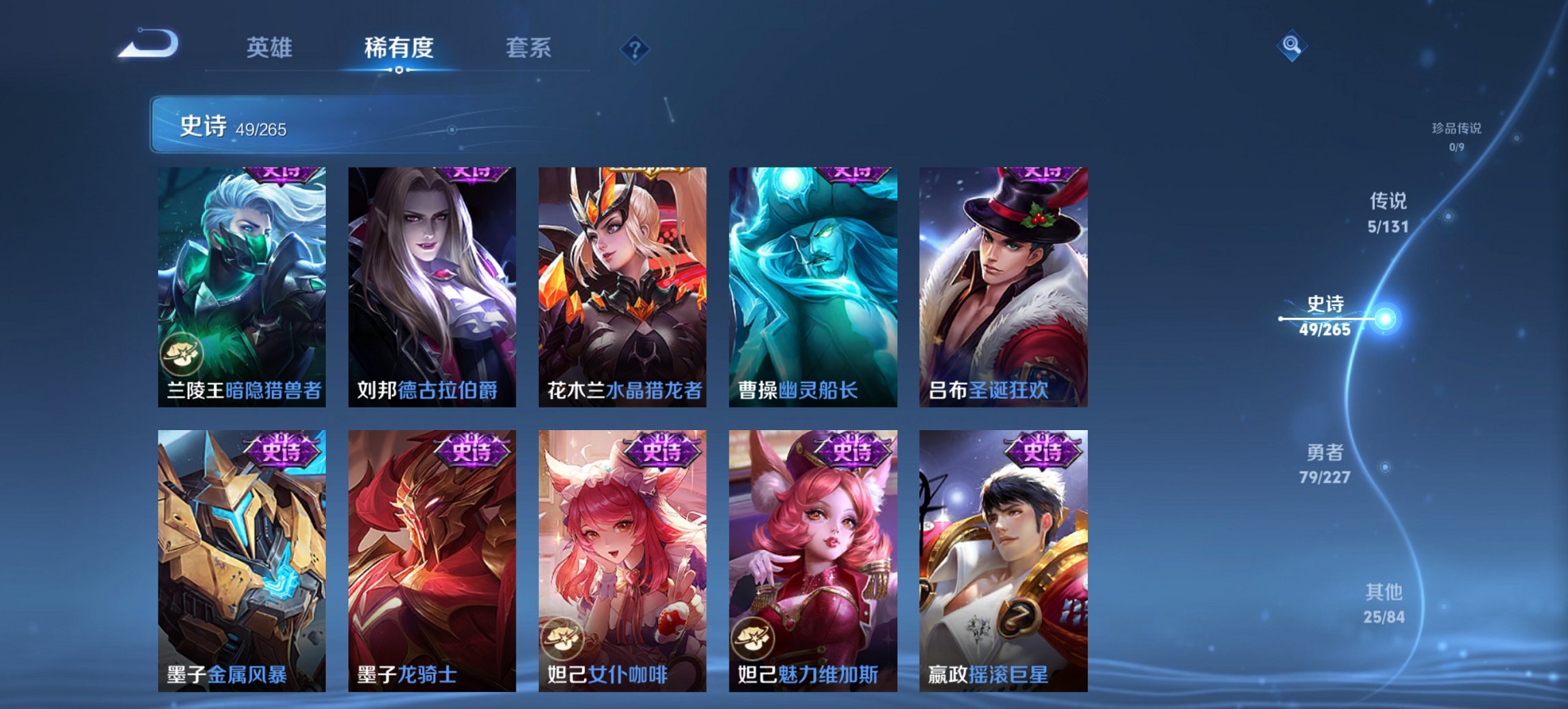Image resolution: width=1568 pixels, height=709 pixels.
Task: Click the question mark help icon beside tabs
Action: [x=635, y=47]
